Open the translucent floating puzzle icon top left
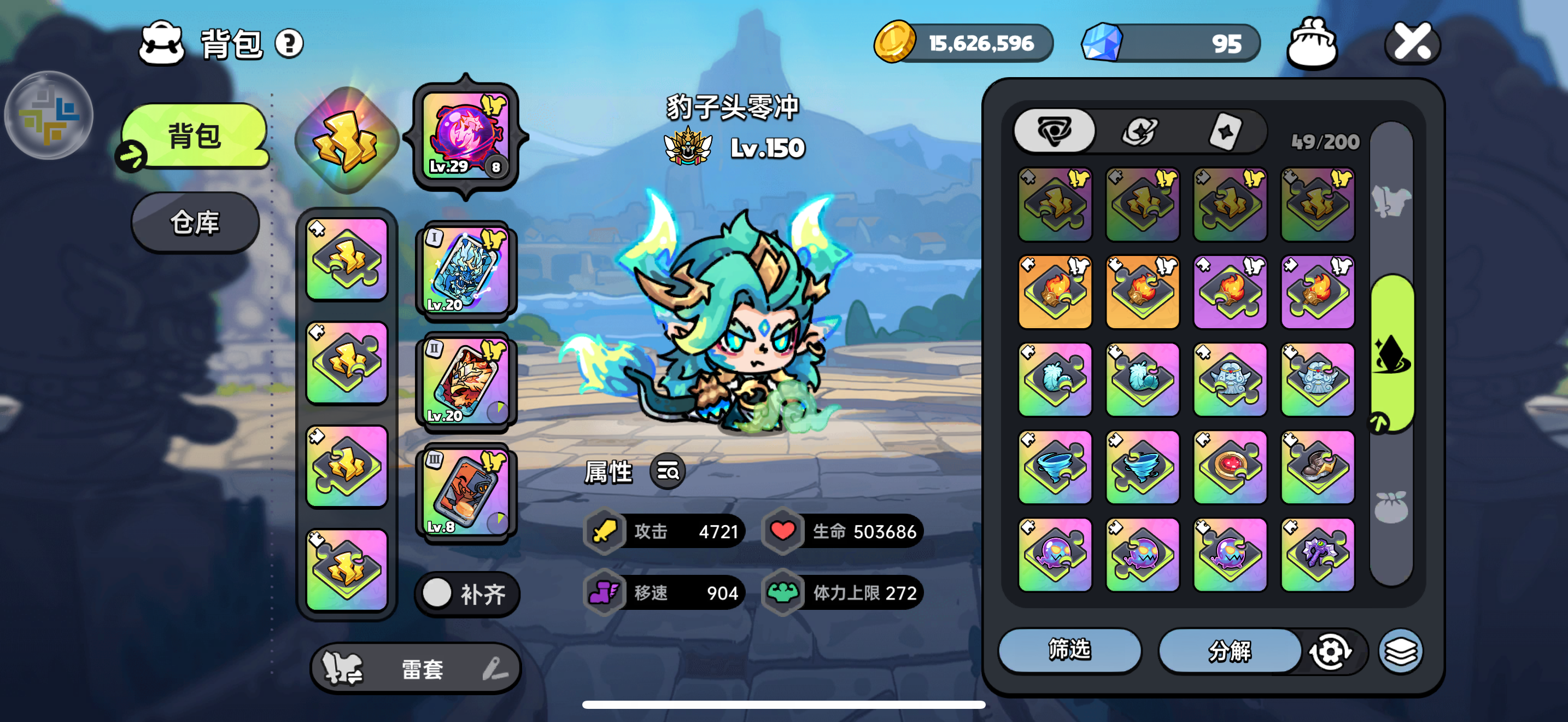 click(x=49, y=114)
